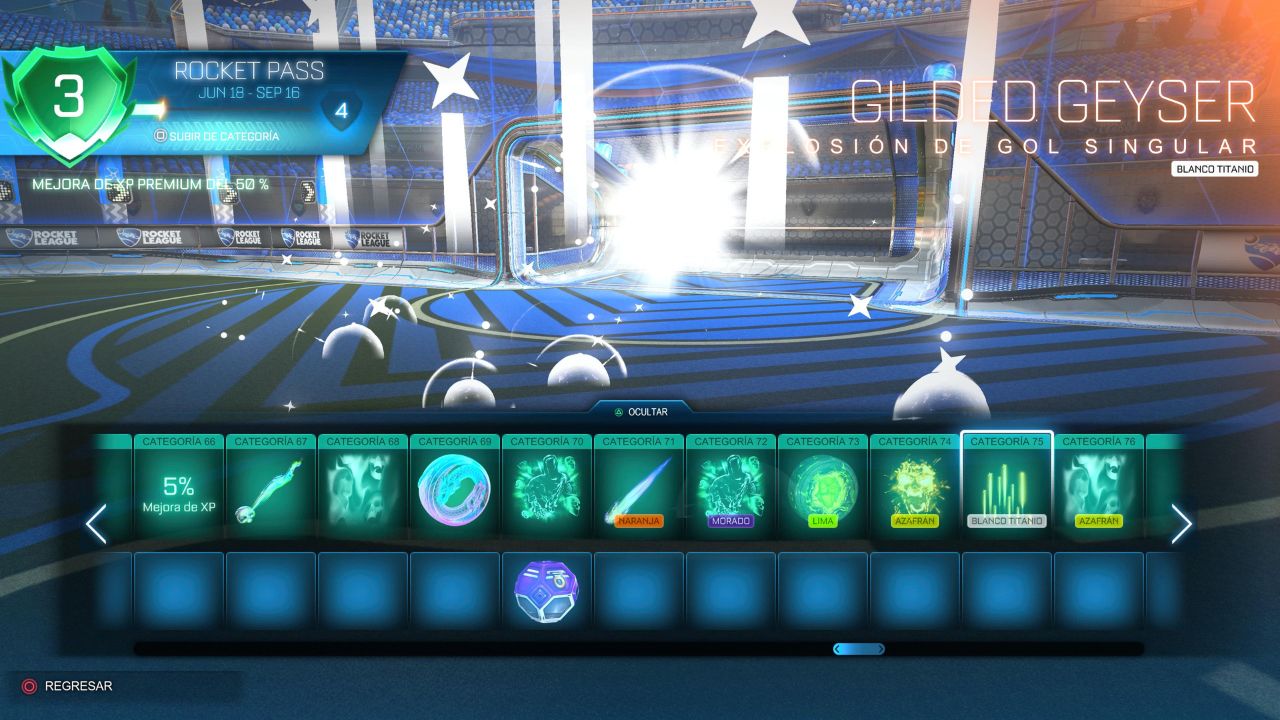Screen dimensions: 1280x720
Task: Click the reward track horizontal scrollbar thumb
Action: click(x=859, y=649)
